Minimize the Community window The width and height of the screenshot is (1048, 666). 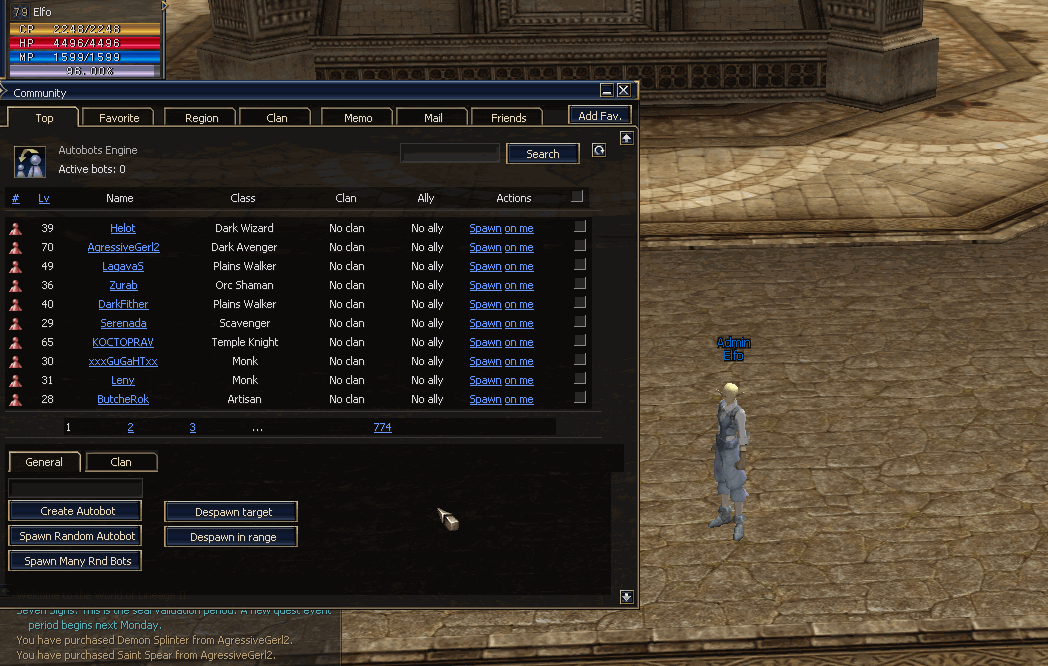click(x=607, y=91)
